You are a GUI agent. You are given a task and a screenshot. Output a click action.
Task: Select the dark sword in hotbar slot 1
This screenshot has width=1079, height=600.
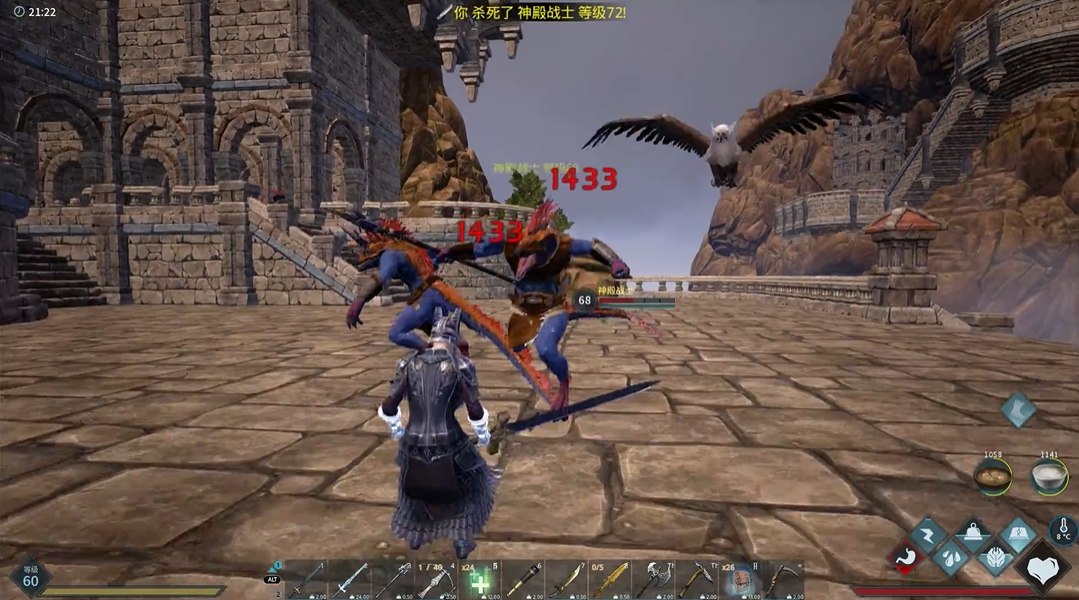(305, 580)
